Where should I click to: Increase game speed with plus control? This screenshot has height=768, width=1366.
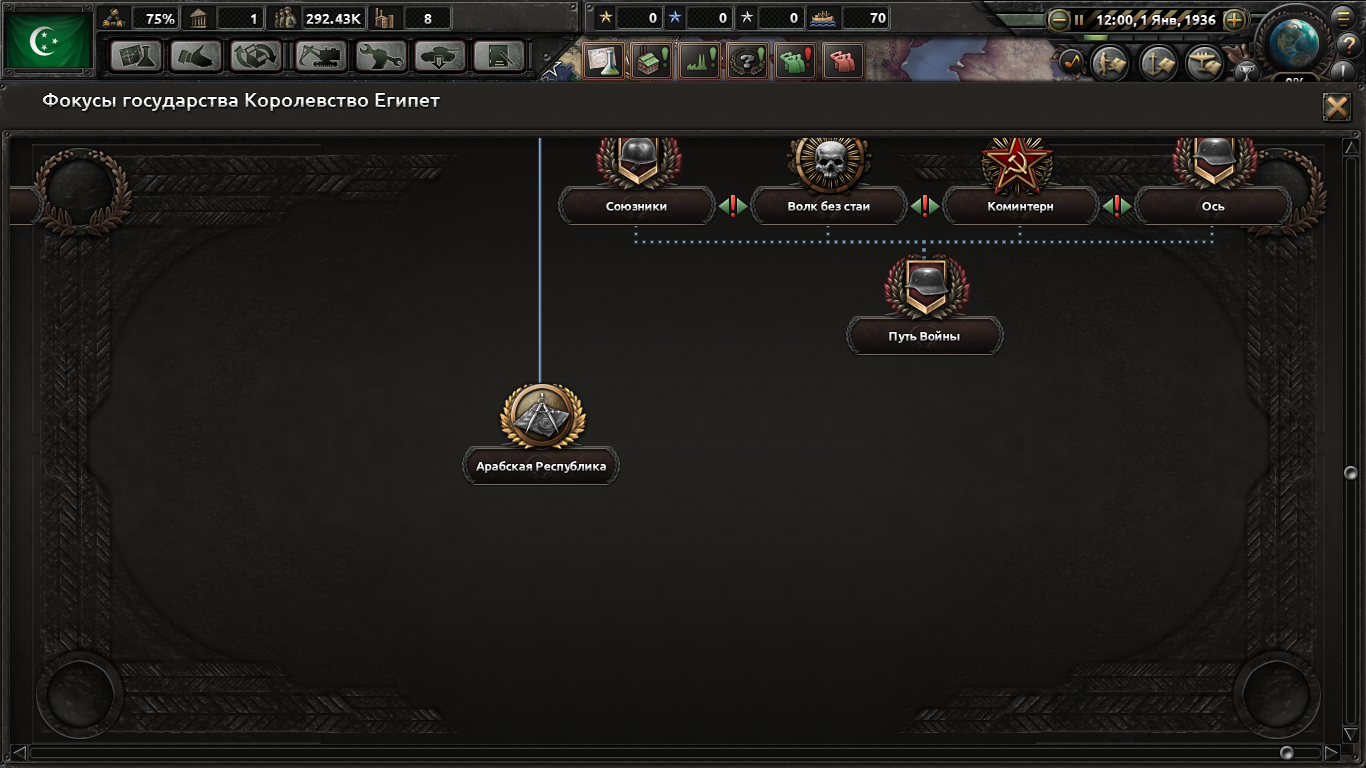pyautogui.click(x=1233, y=20)
